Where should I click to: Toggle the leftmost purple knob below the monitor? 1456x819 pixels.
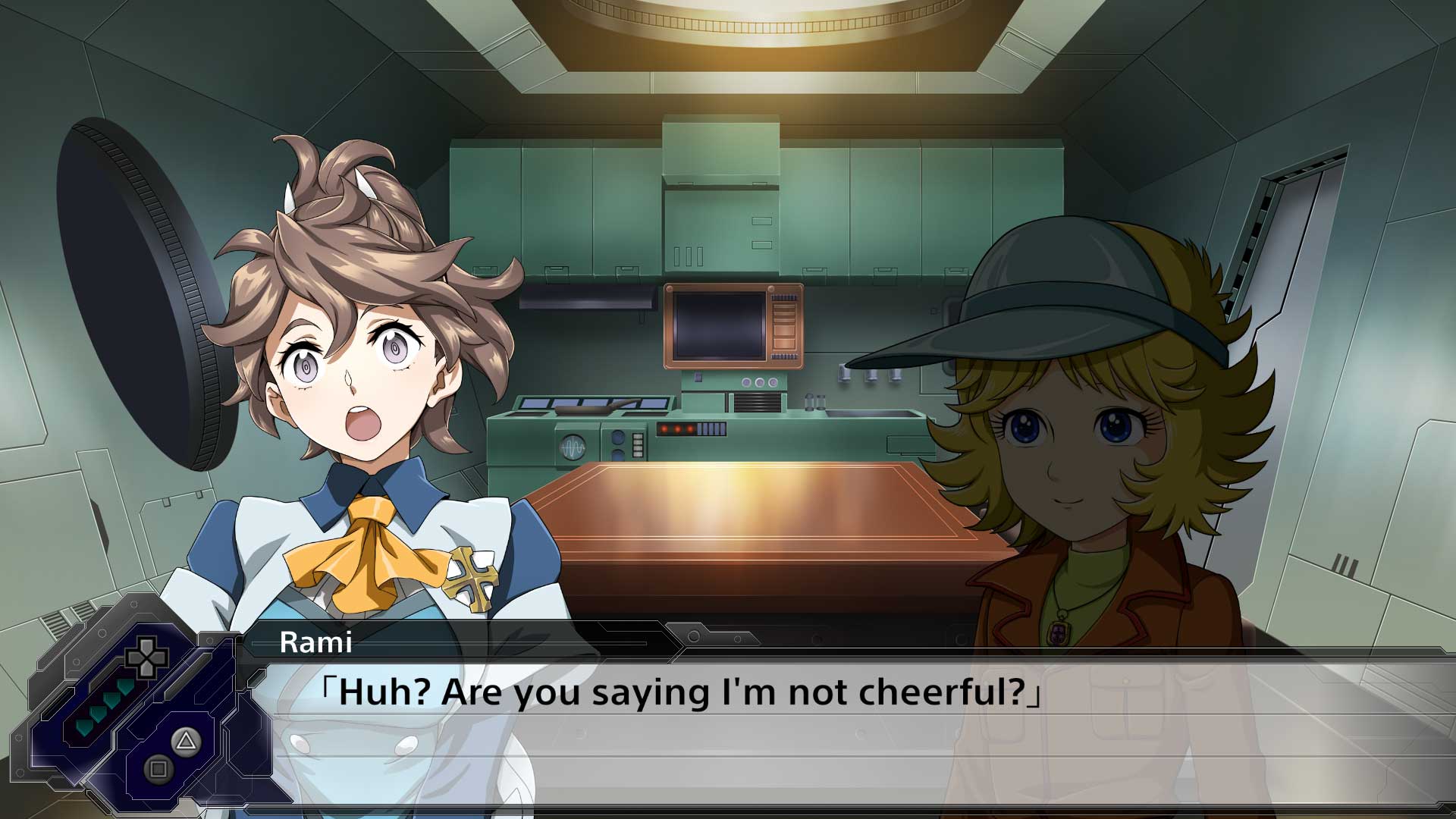click(x=746, y=382)
